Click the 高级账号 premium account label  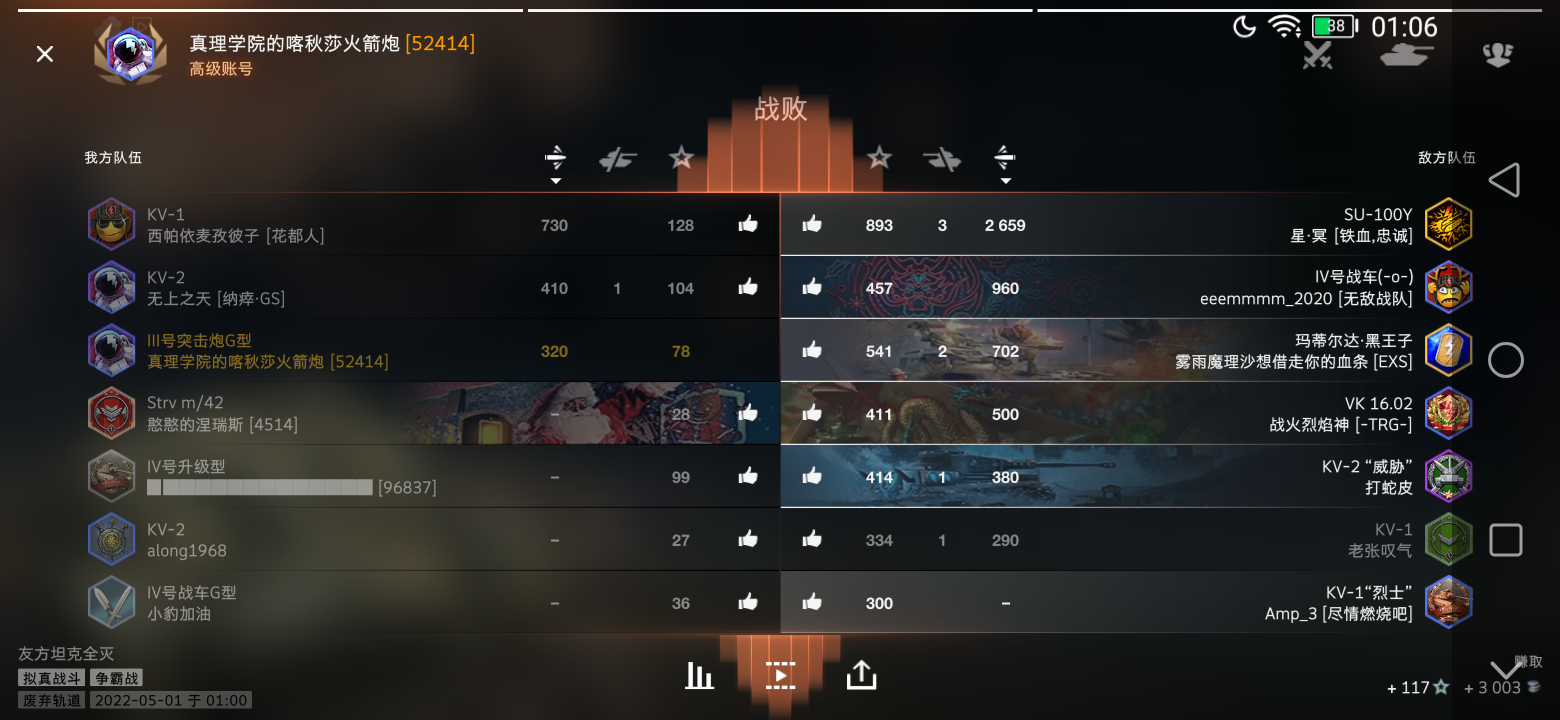tap(221, 68)
